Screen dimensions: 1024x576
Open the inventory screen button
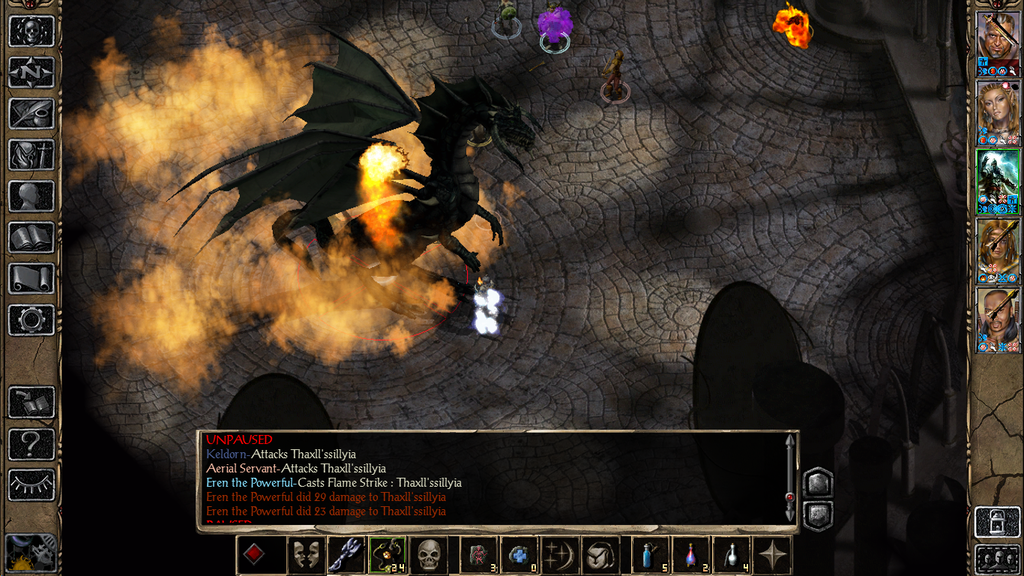click(31, 154)
